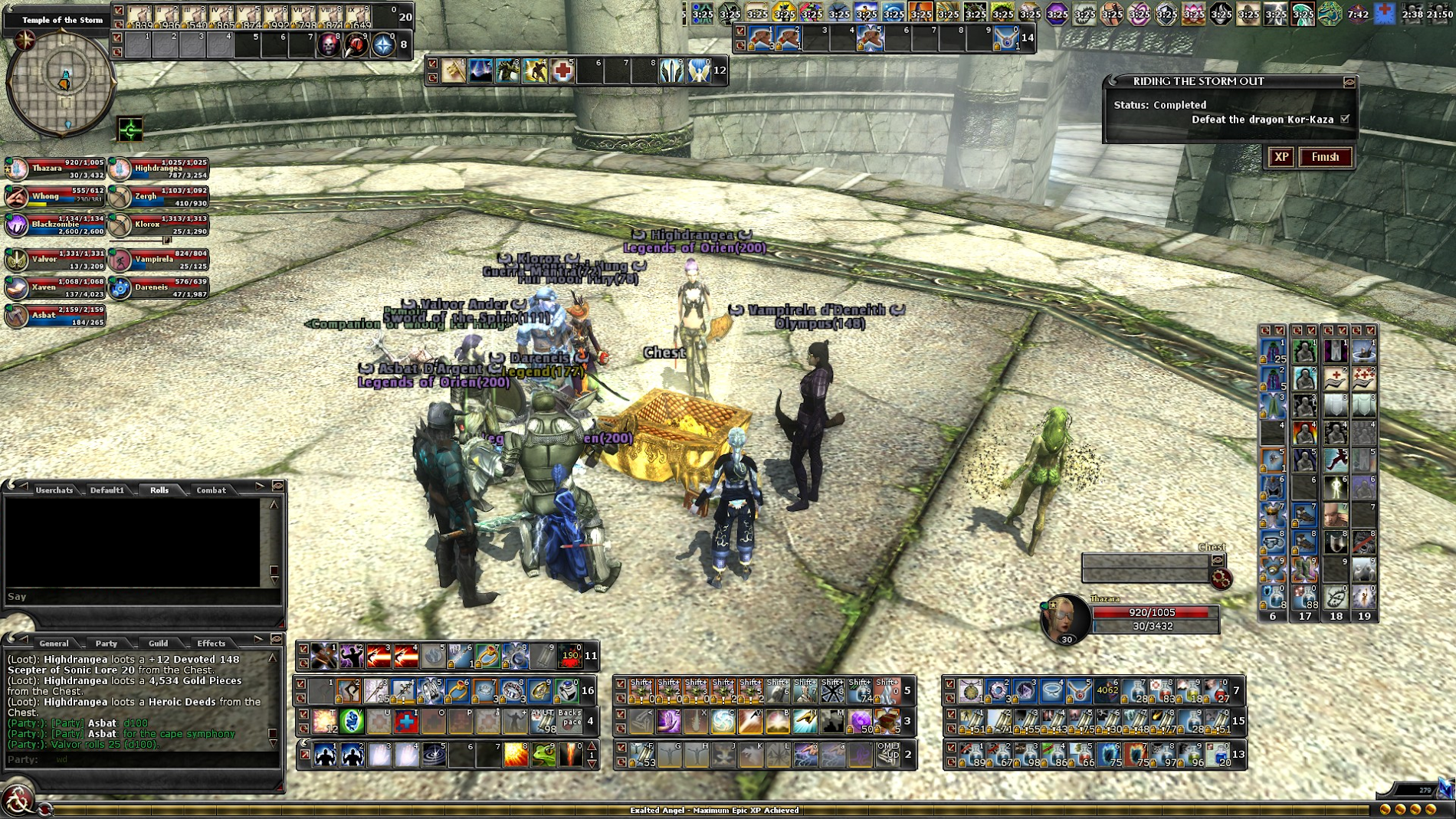
Task: Activate the red skull ability icon
Action: point(329,45)
